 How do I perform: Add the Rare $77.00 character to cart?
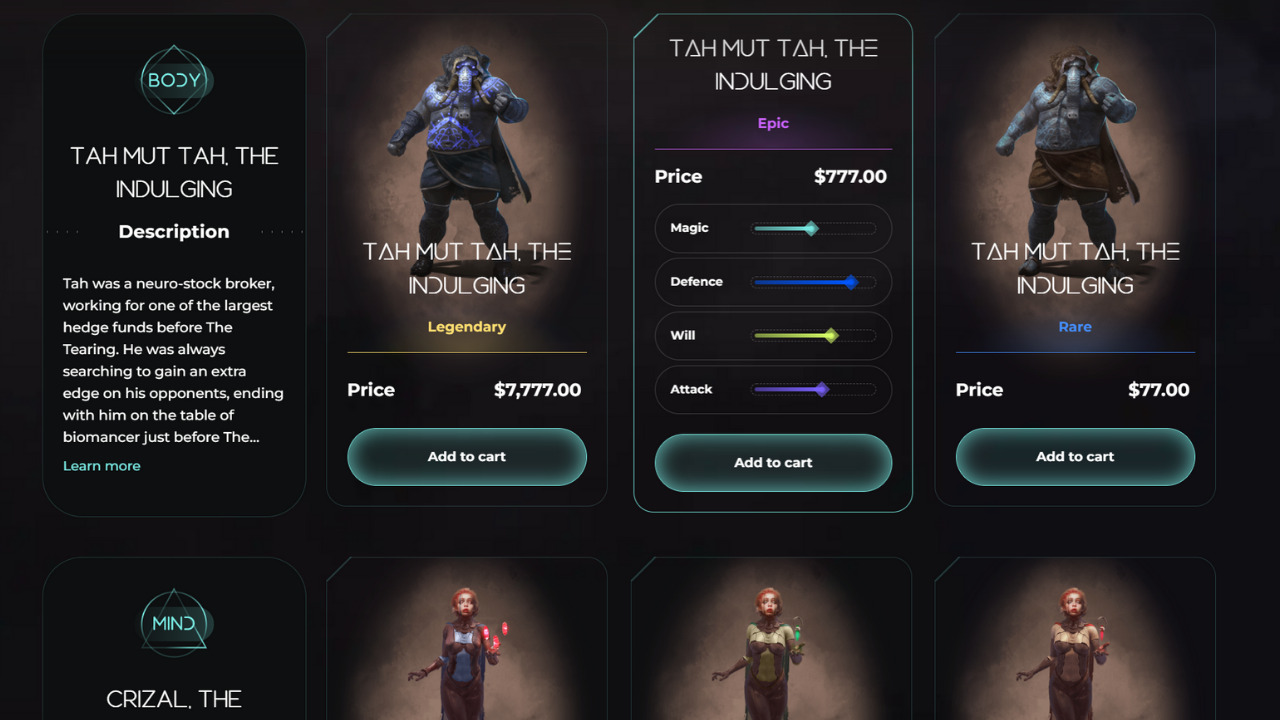tap(1074, 457)
